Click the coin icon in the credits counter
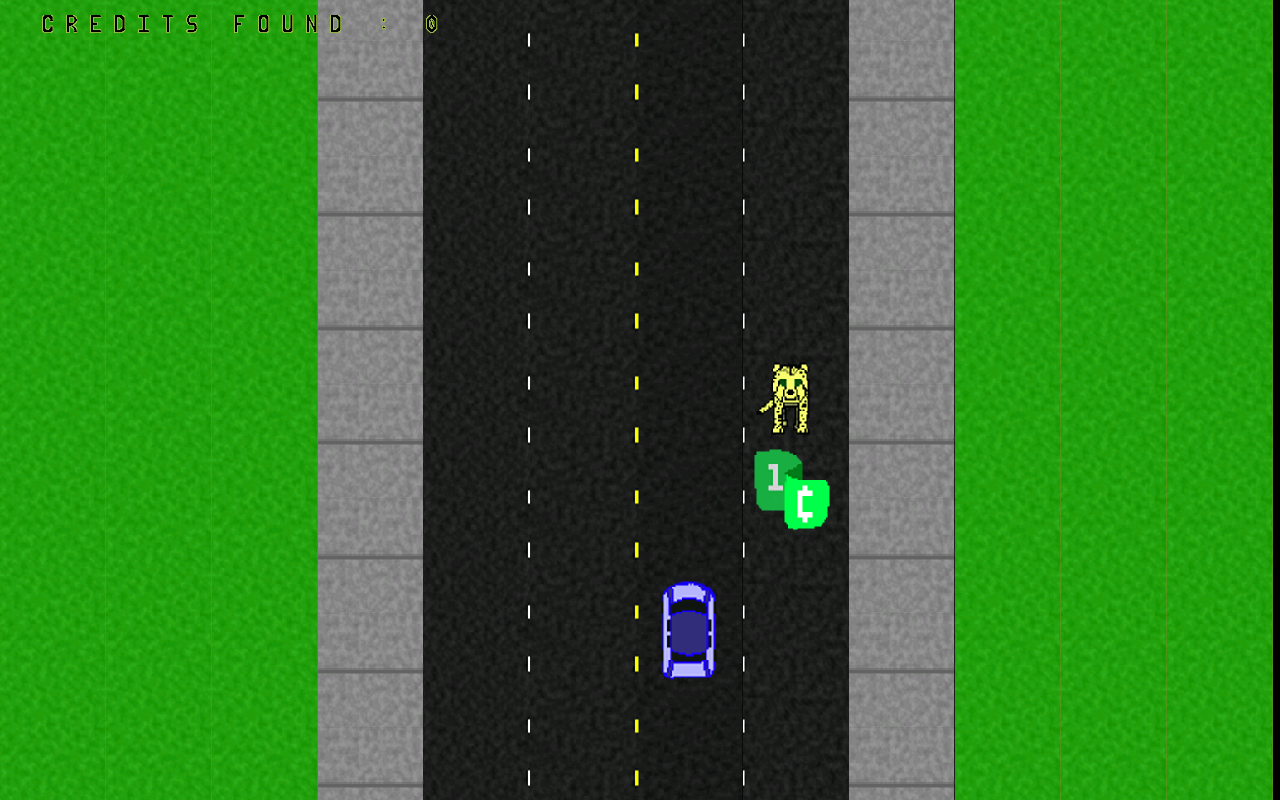 (431, 22)
